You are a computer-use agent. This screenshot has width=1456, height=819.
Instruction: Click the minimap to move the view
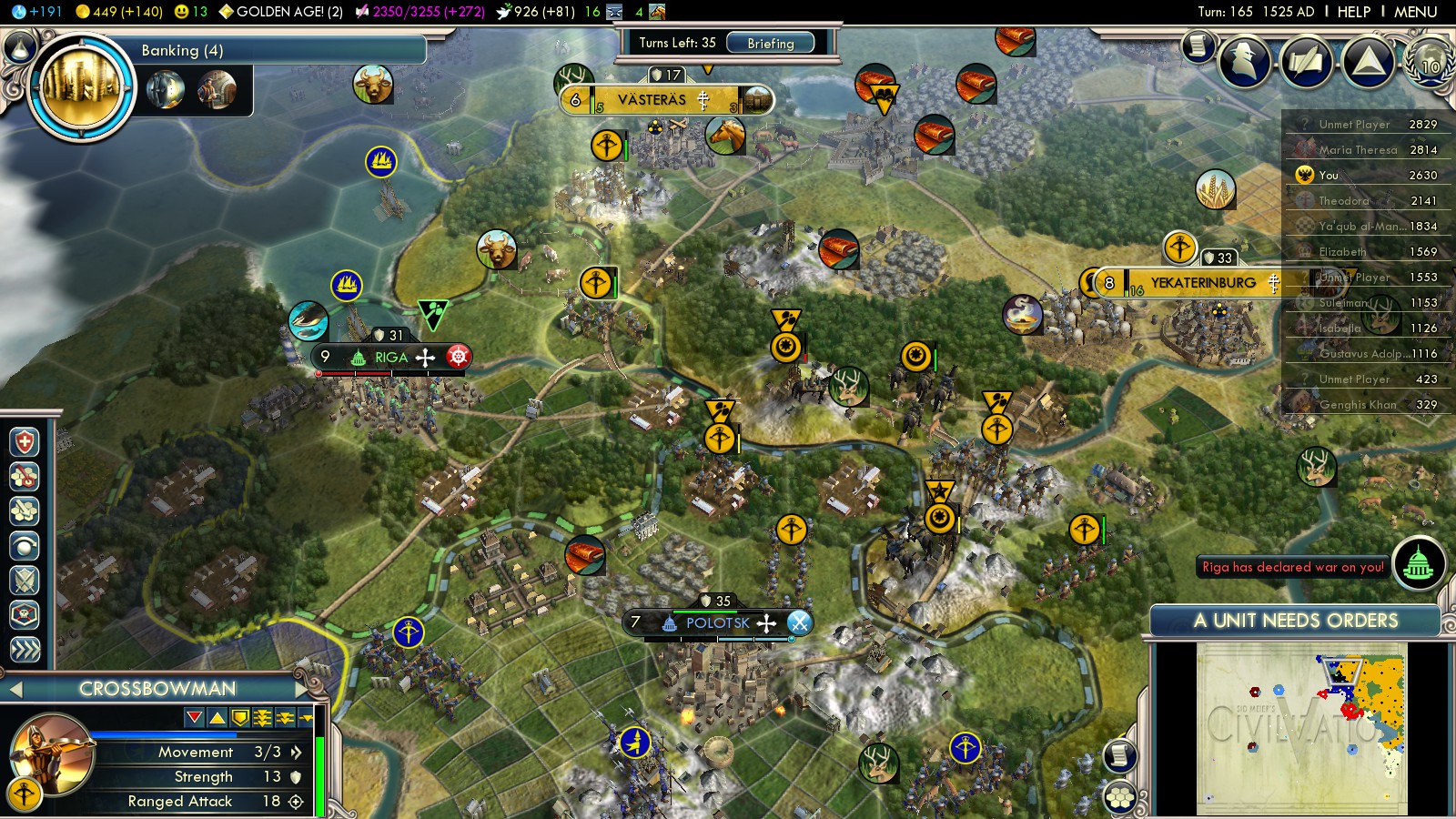[1301, 728]
